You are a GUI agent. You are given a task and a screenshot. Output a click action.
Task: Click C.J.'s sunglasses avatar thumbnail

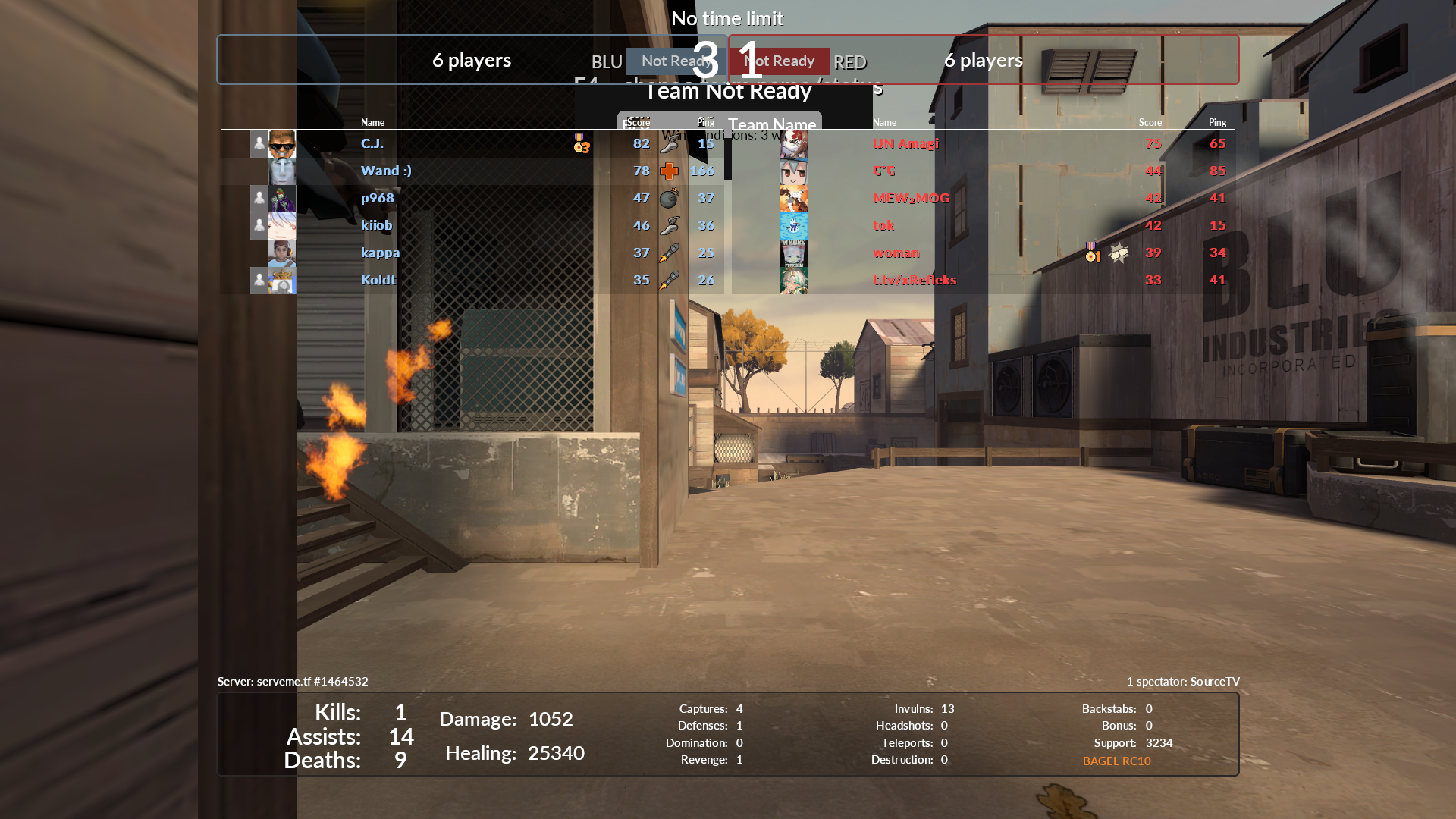click(282, 144)
